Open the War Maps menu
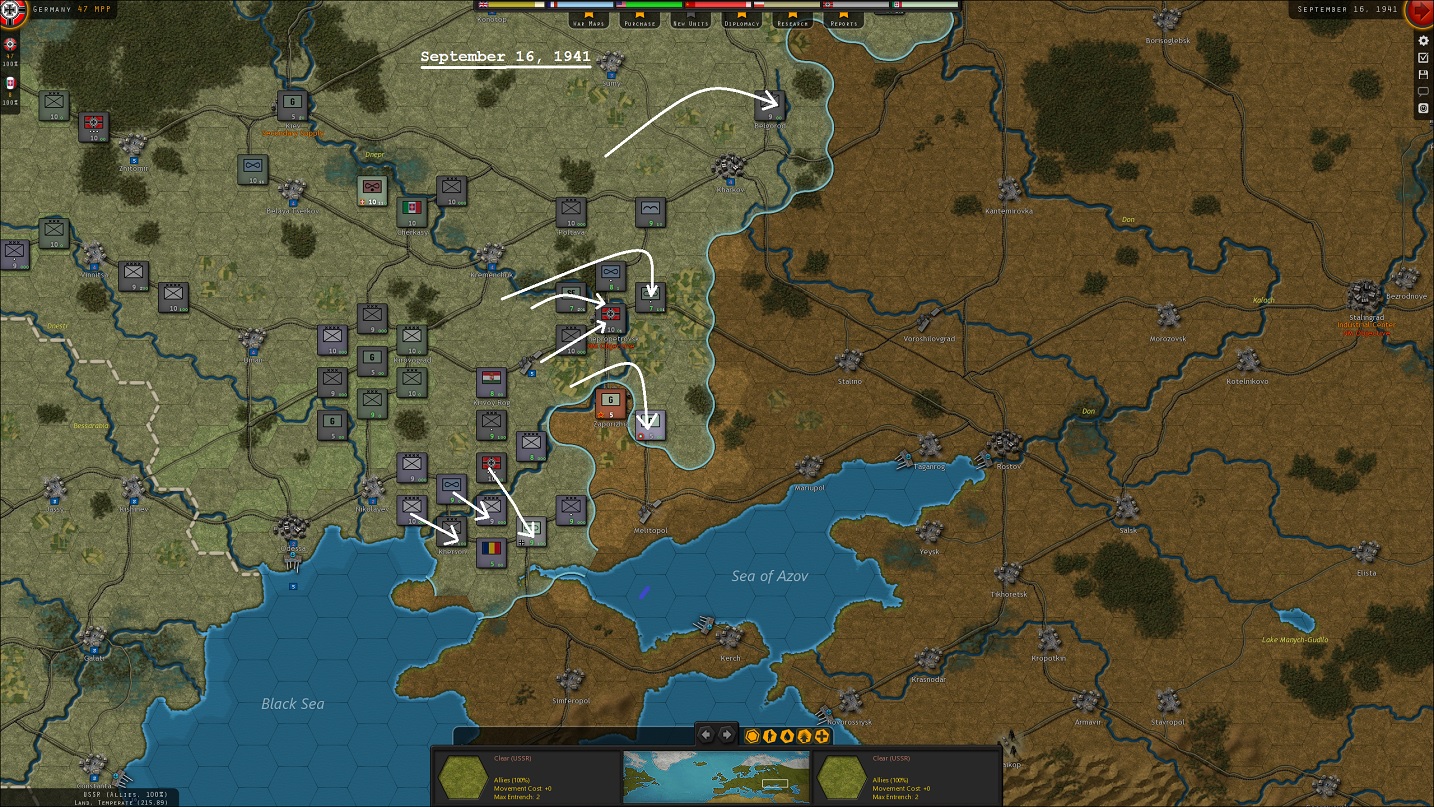The image size is (1434, 807). point(588,21)
